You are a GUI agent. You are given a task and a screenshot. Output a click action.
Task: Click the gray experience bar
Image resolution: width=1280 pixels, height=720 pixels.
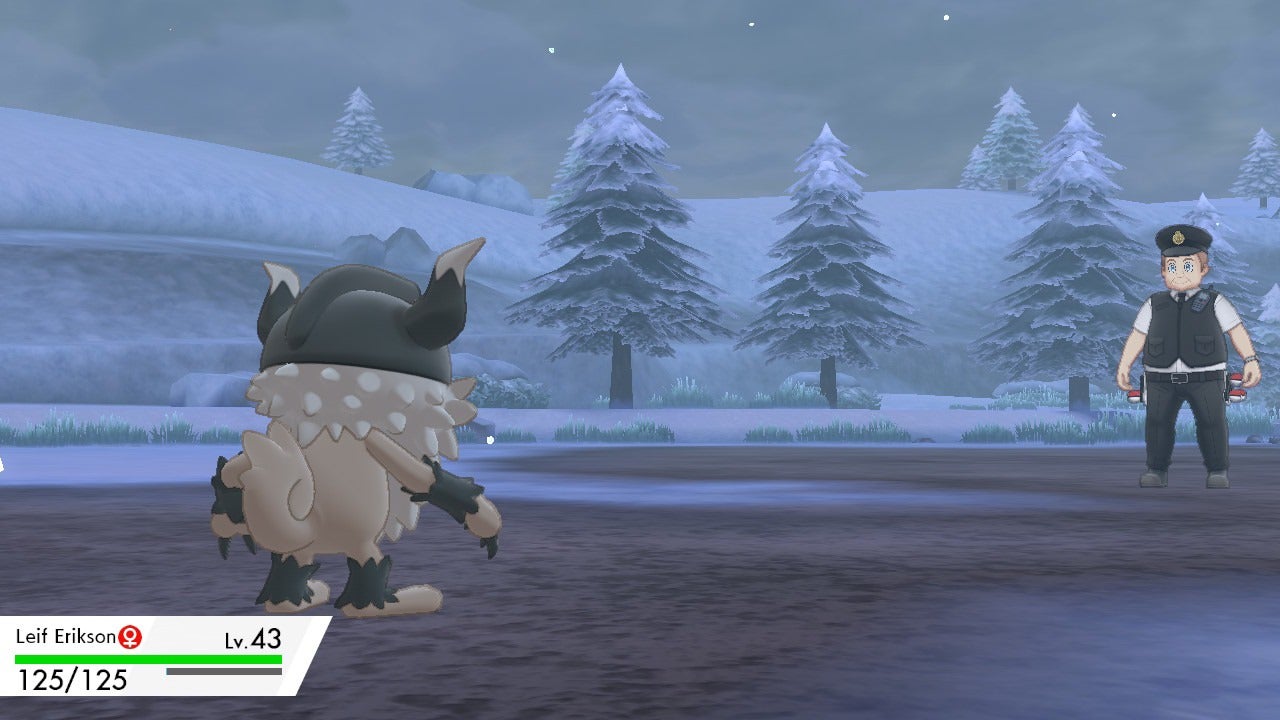pyautogui.click(x=222, y=671)
